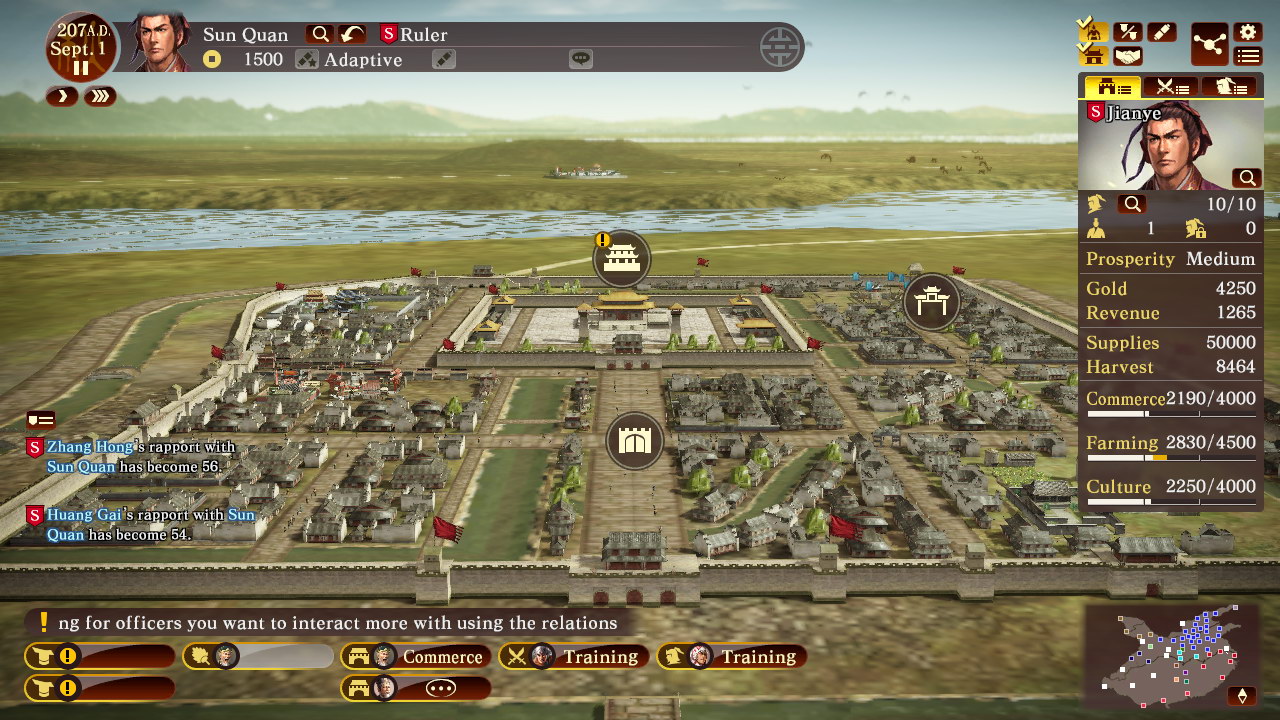Open the ellipsis pending task button
The image size is (1280, 720).
click(416, 688)
